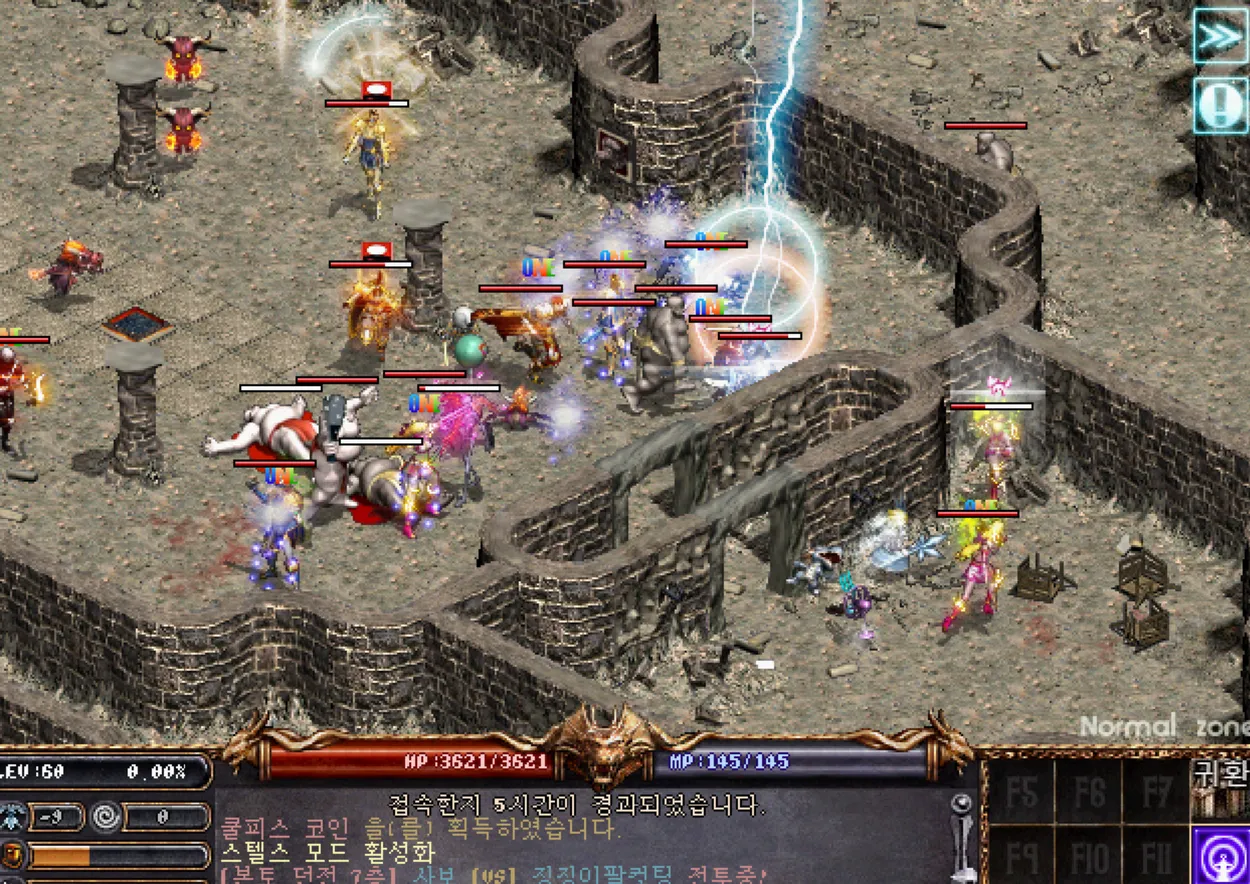Select the F11 quick slot
Screen dimensions: 1250x884
[1154, 857]
